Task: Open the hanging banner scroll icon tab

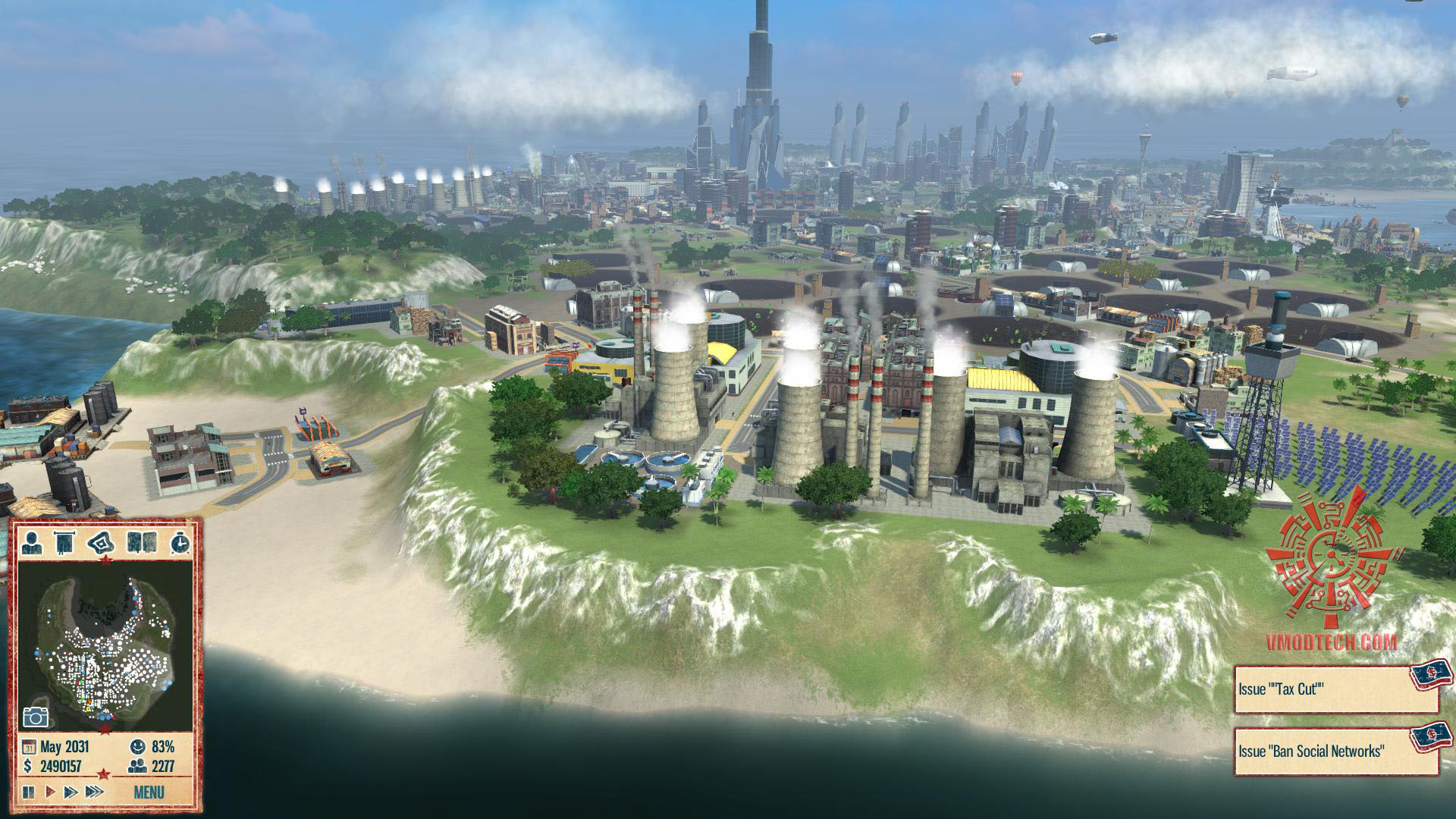Action: point(66,543)
